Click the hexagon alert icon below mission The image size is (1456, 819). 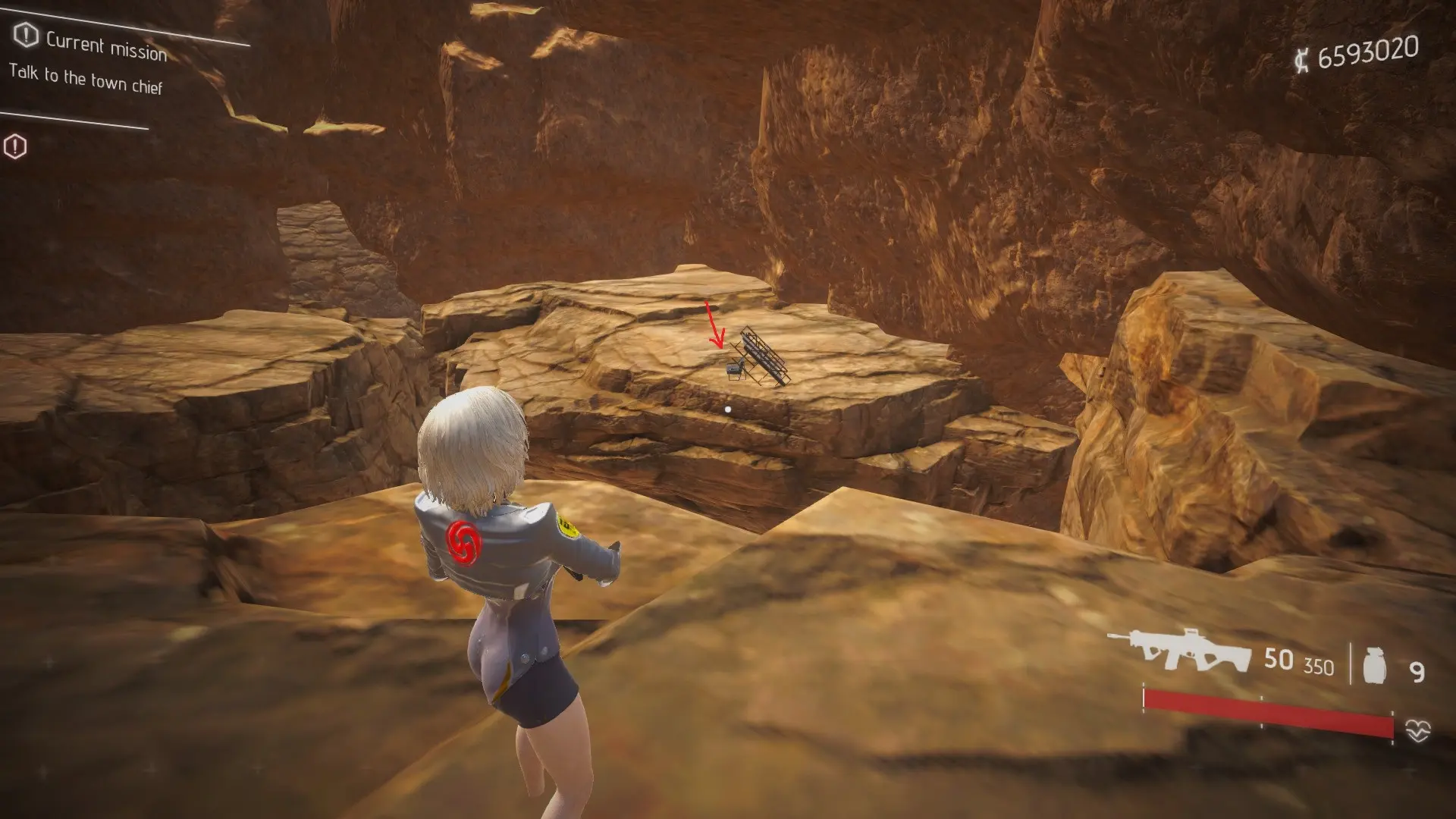[x=15, y=146]
